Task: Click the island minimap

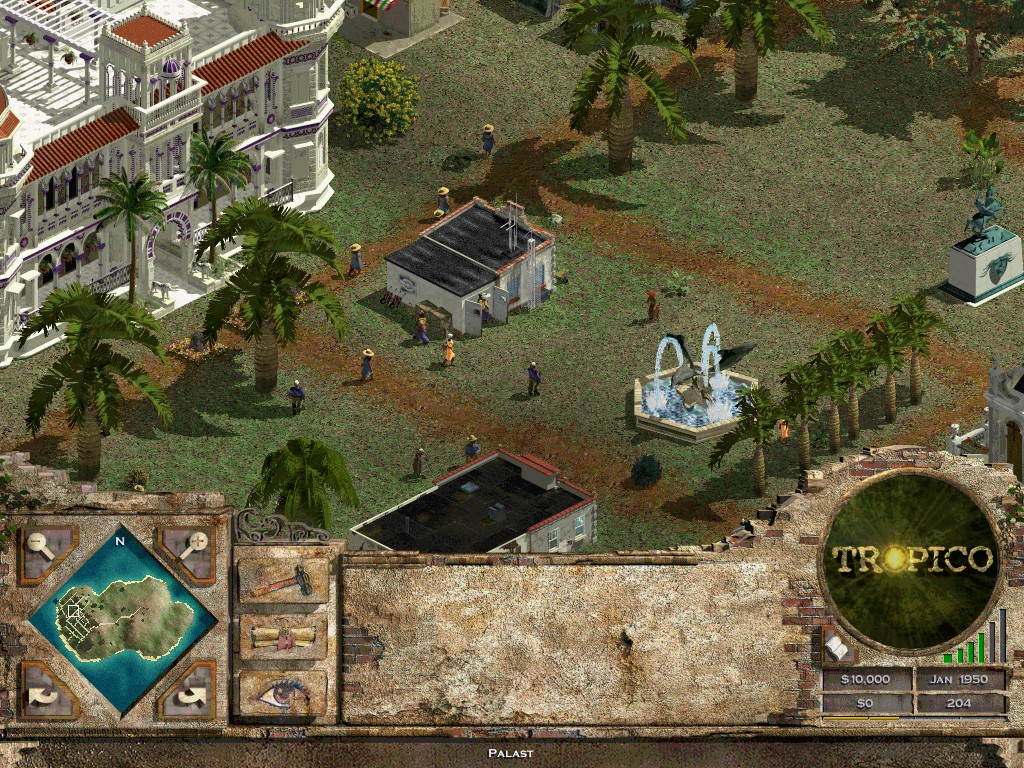Action: point(120,620)
